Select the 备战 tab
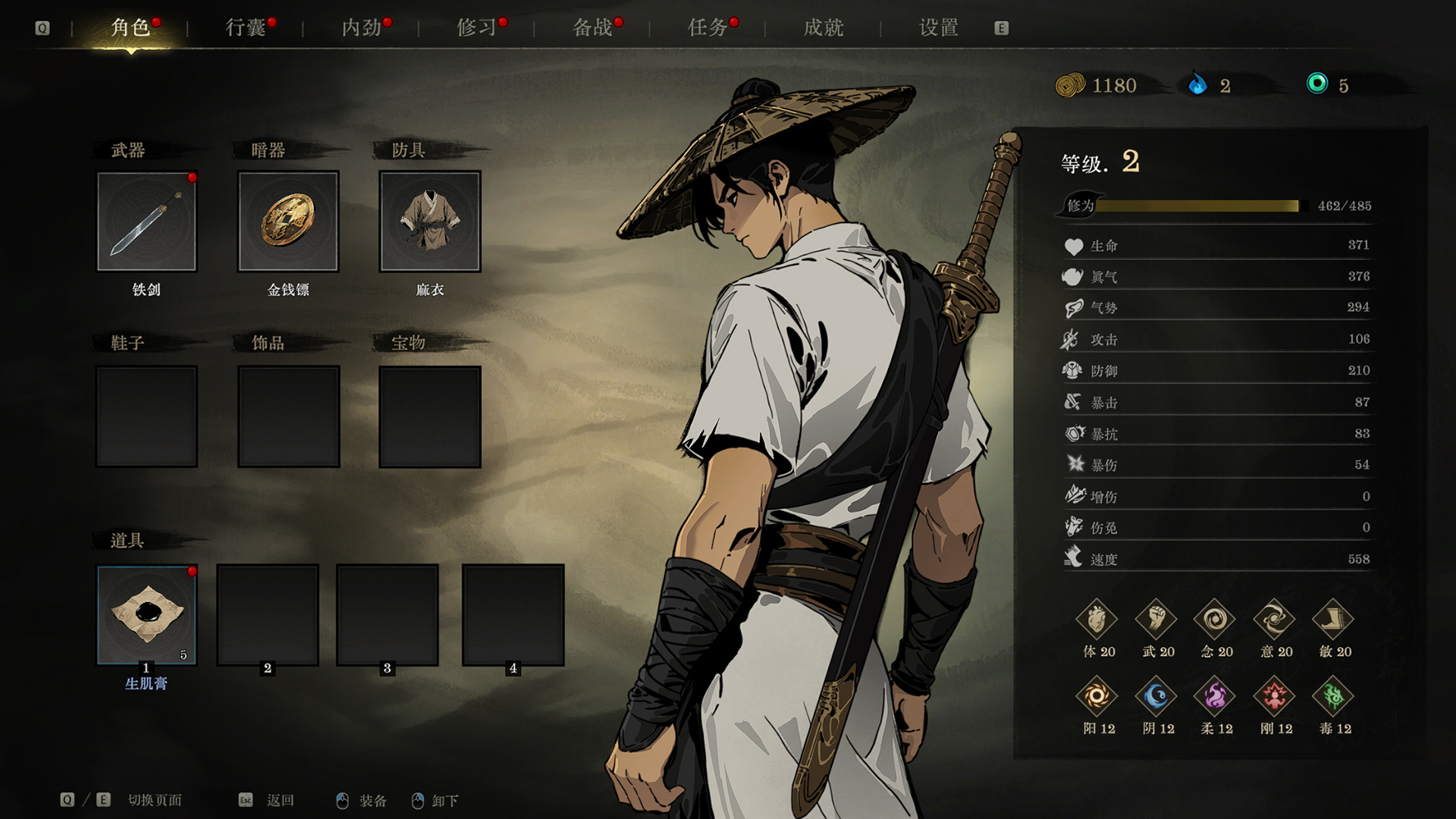The height and width of the screenshot is (819, 1456). click(593, 28)
